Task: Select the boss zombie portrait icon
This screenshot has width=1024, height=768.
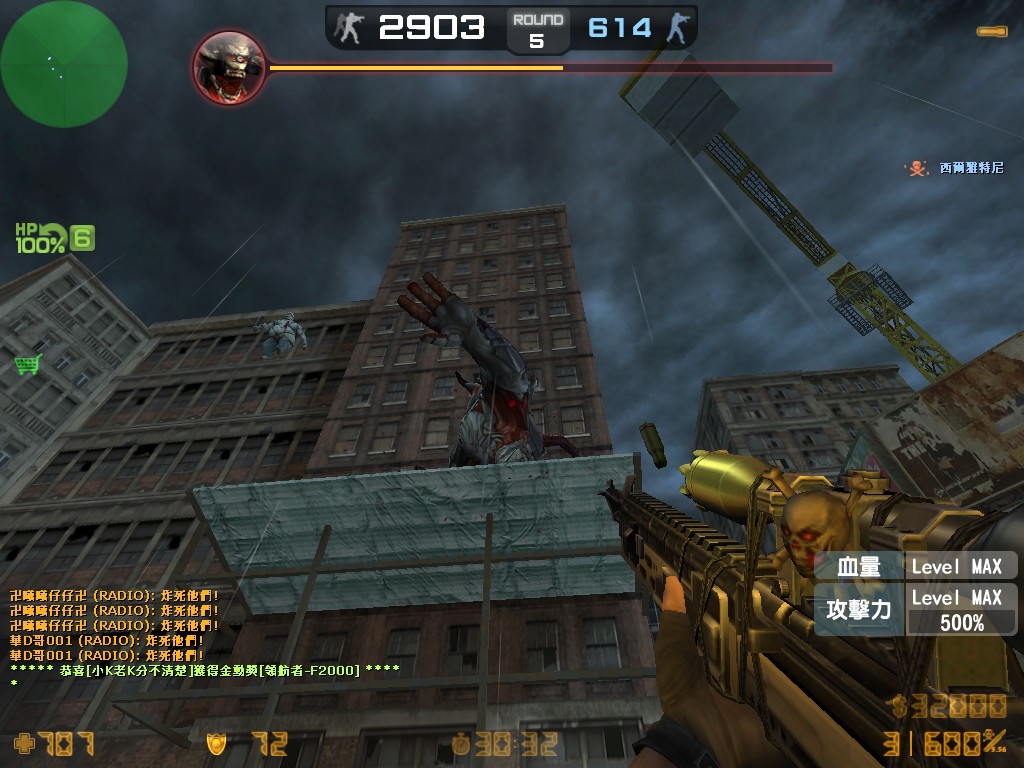Action: point(229,68)
